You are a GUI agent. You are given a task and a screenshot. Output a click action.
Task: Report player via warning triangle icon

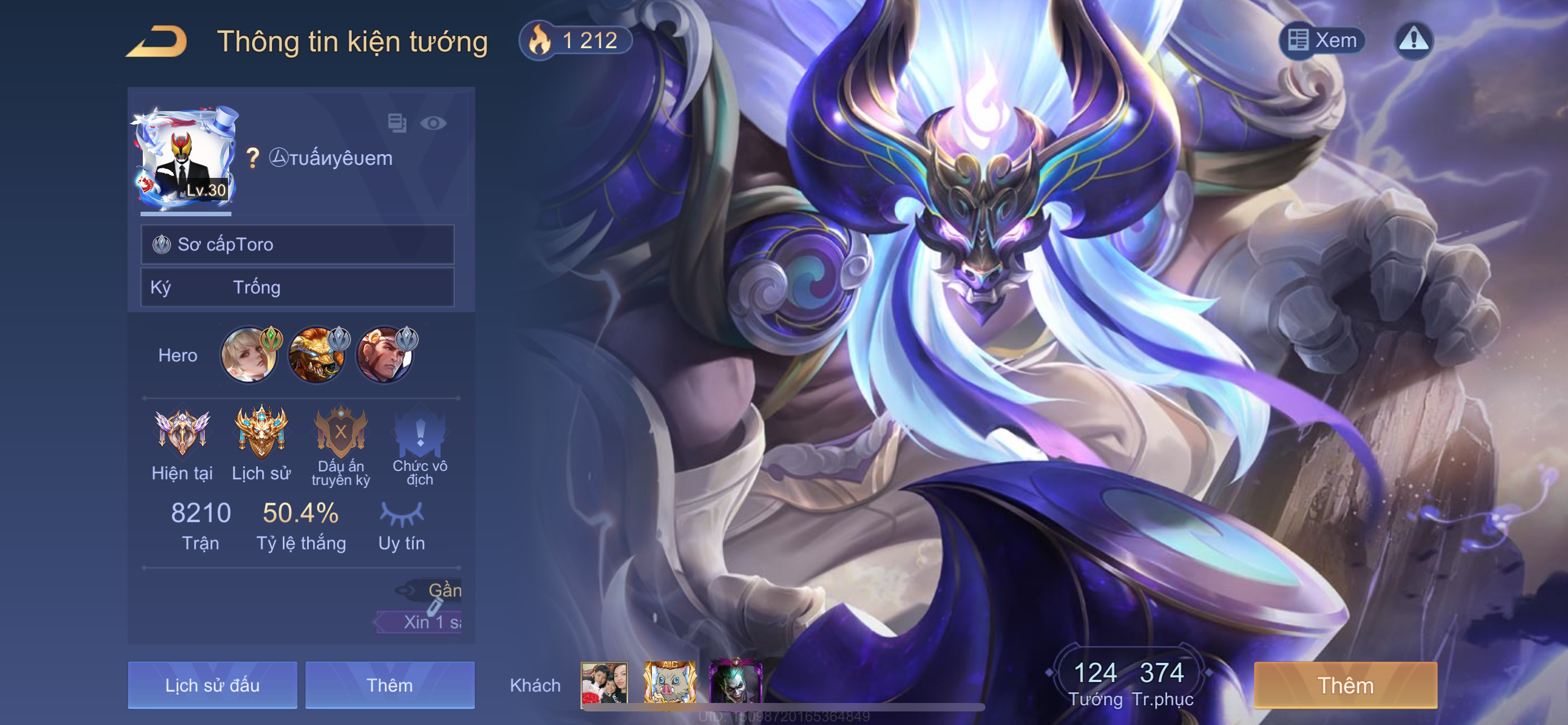[1413, 41]
